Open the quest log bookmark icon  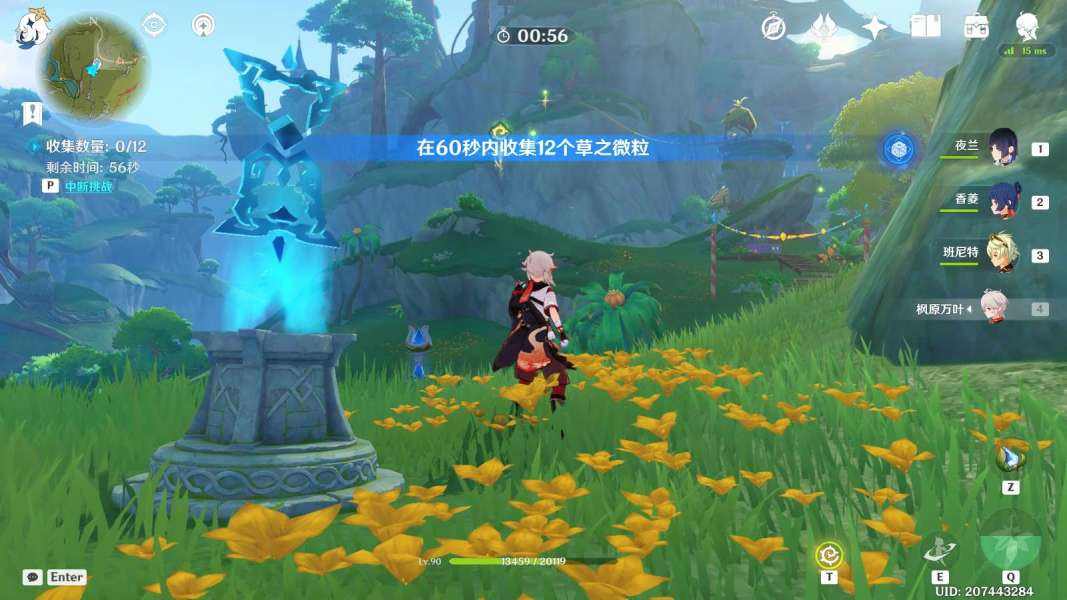coord(31,112)
